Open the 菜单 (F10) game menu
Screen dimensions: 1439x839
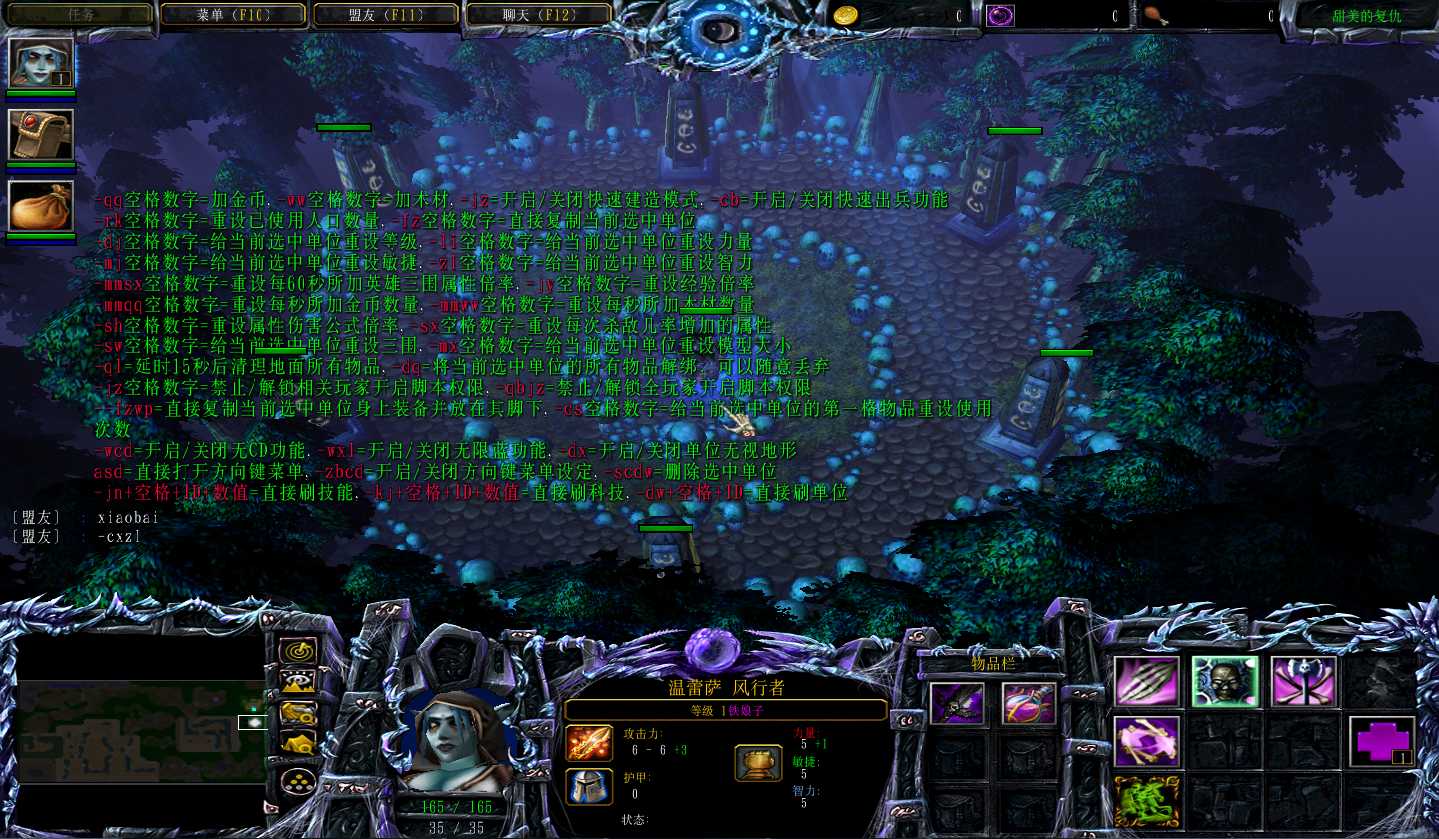click(234, 15)
